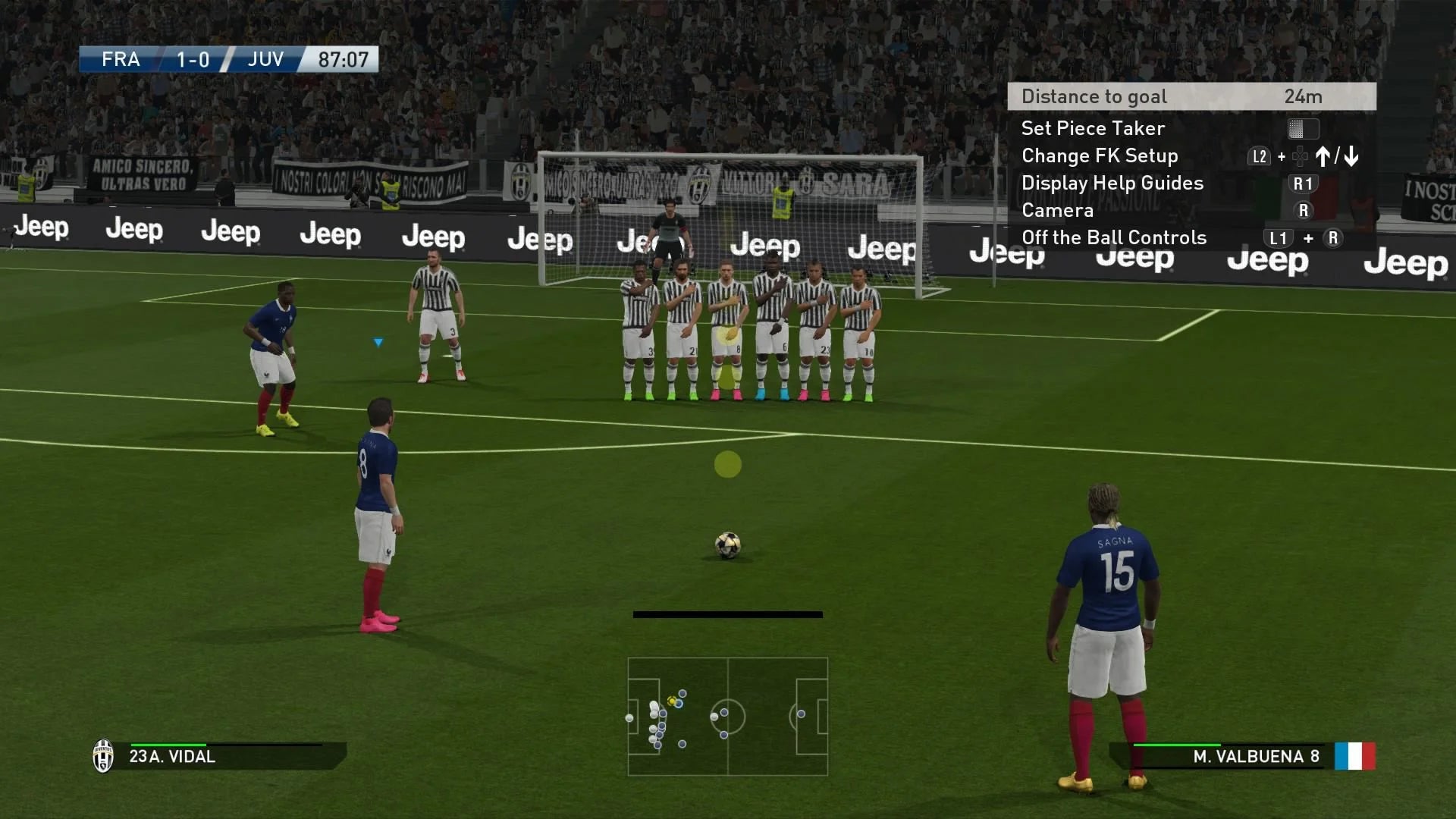This screenshot has width=1456, height=819.
Task: Click the A. Vidal player panel
Action: point(218,756)
